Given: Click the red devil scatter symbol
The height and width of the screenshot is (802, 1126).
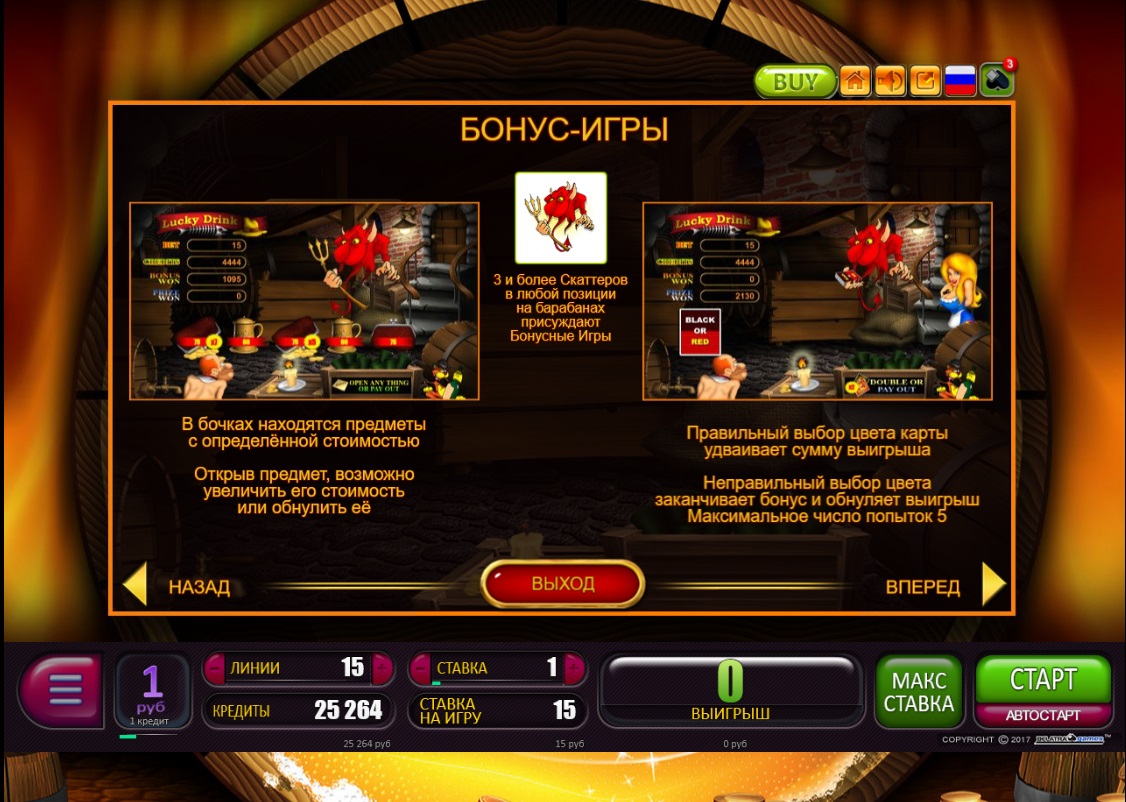Looking at the screenshot, I should coord(560,217).
